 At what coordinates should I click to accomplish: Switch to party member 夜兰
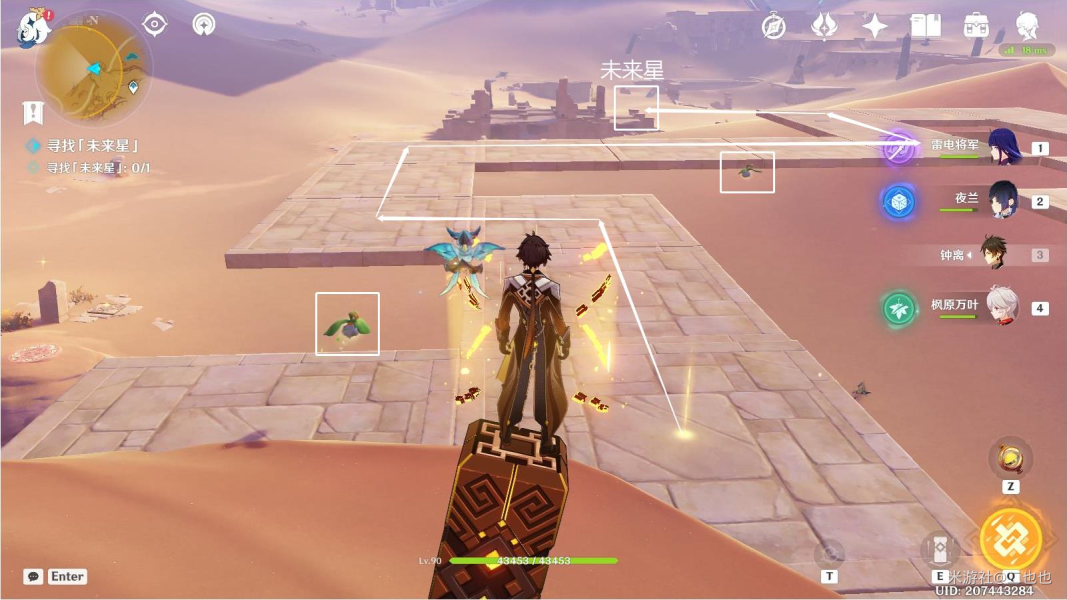coord(1002,200)
